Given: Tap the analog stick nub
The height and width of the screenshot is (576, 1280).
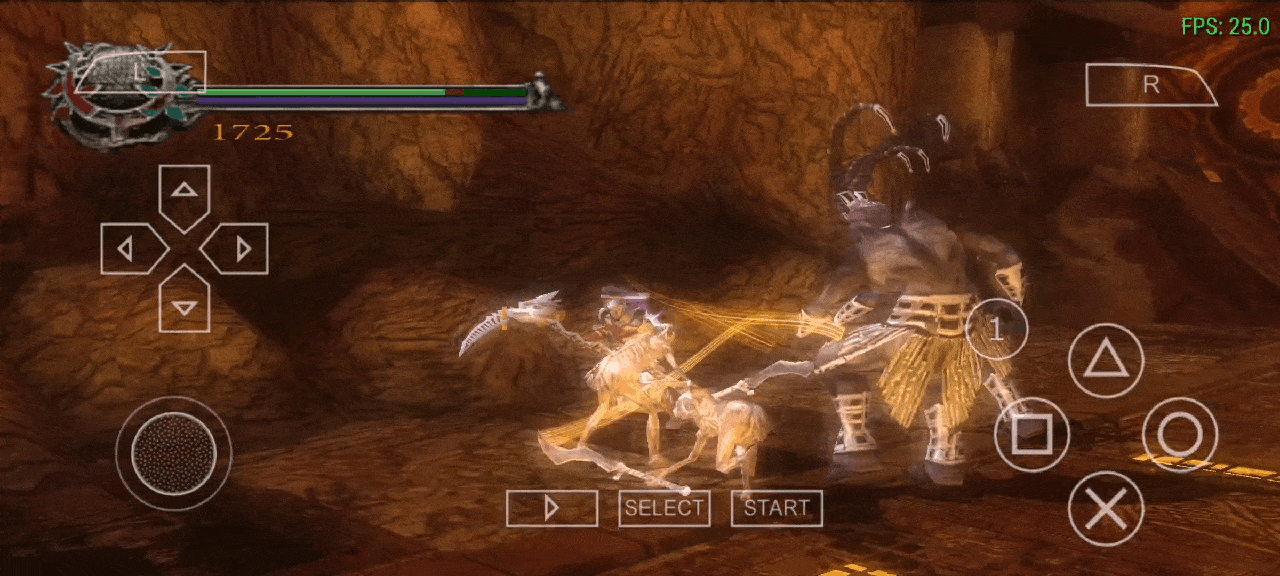Looking at the screenshot, I should [174, 453].
